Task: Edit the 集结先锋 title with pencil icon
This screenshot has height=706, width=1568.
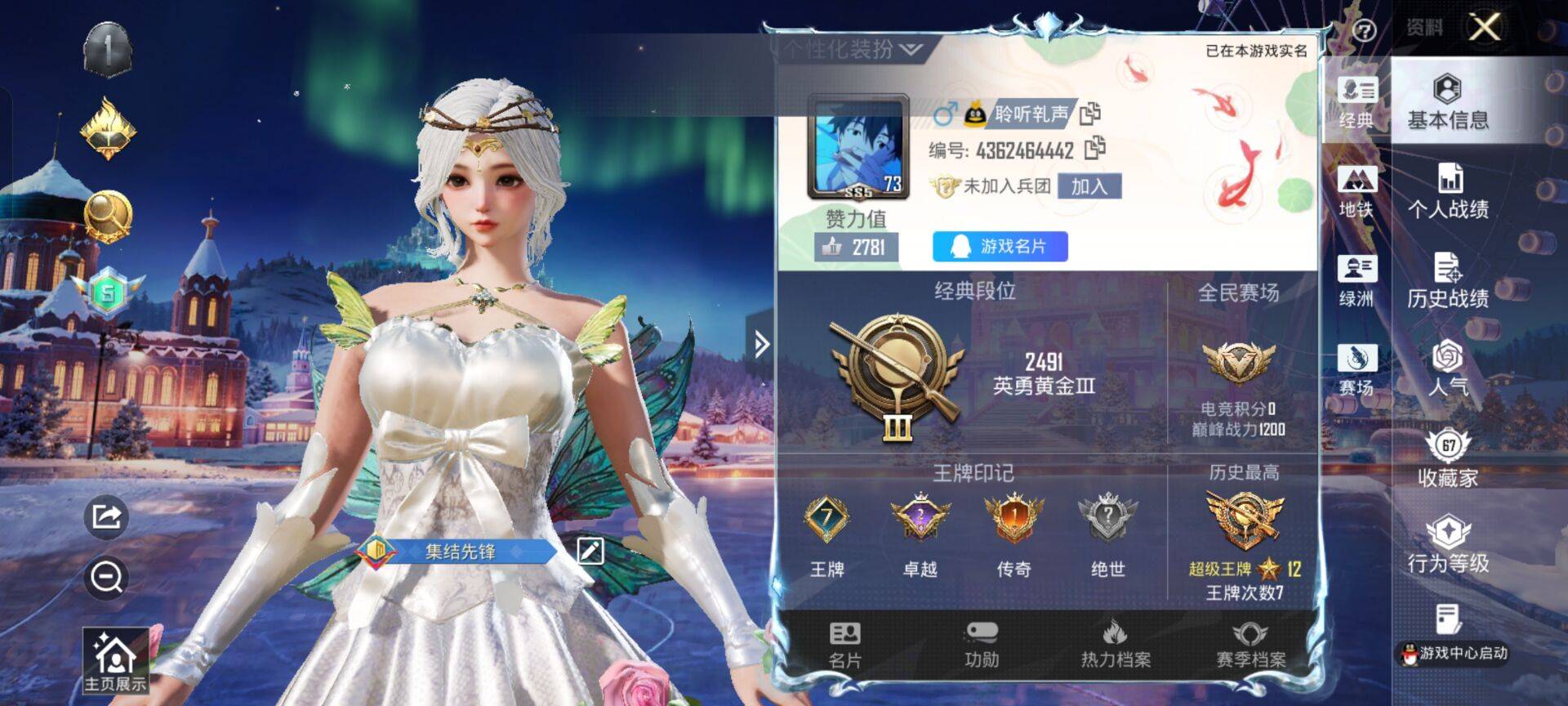Action: [x=590, y=551]
